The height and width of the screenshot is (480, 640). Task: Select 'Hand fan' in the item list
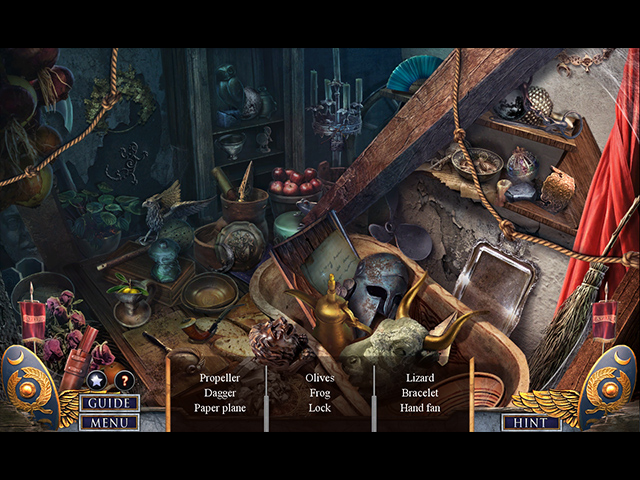coord(420,408)
